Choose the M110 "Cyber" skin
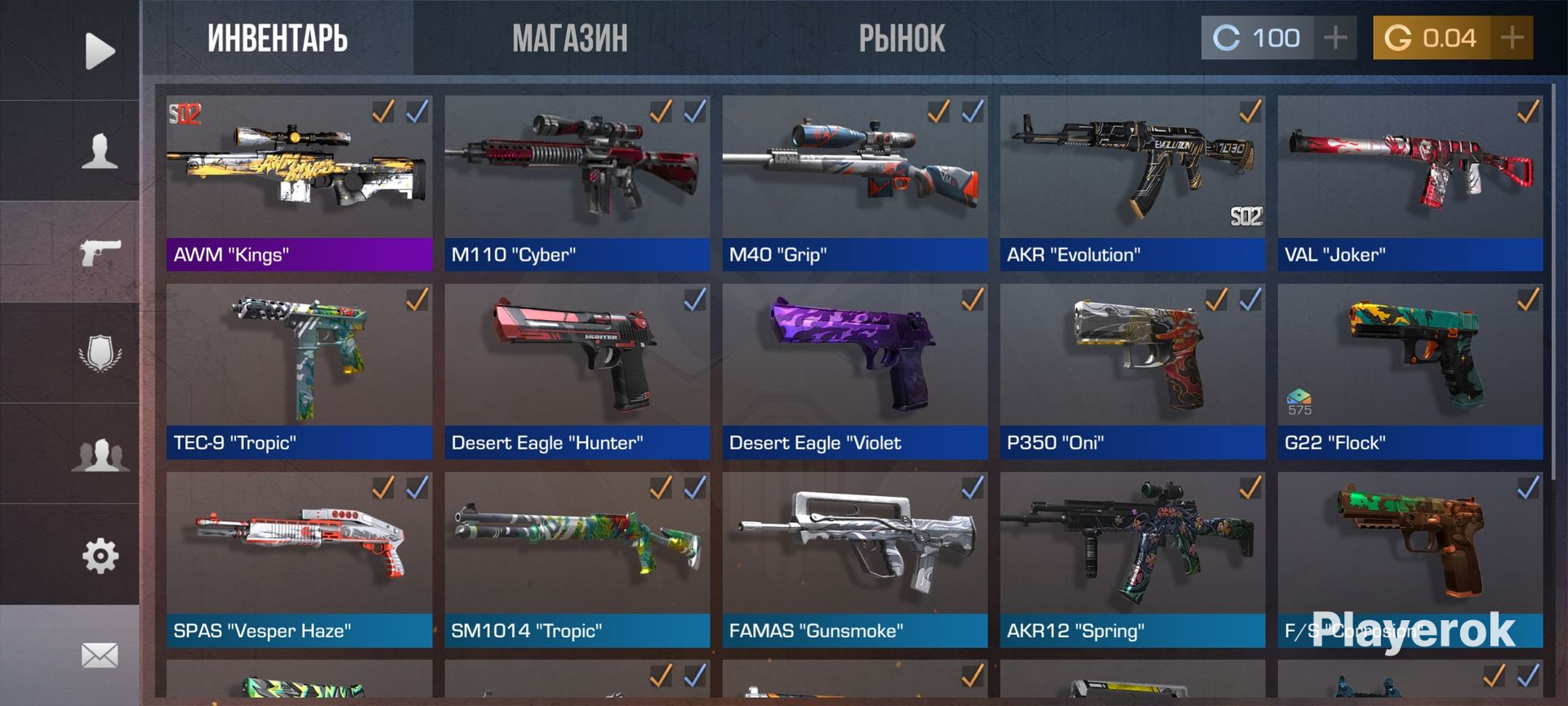The image size is (1568, 706). (577, 184)
